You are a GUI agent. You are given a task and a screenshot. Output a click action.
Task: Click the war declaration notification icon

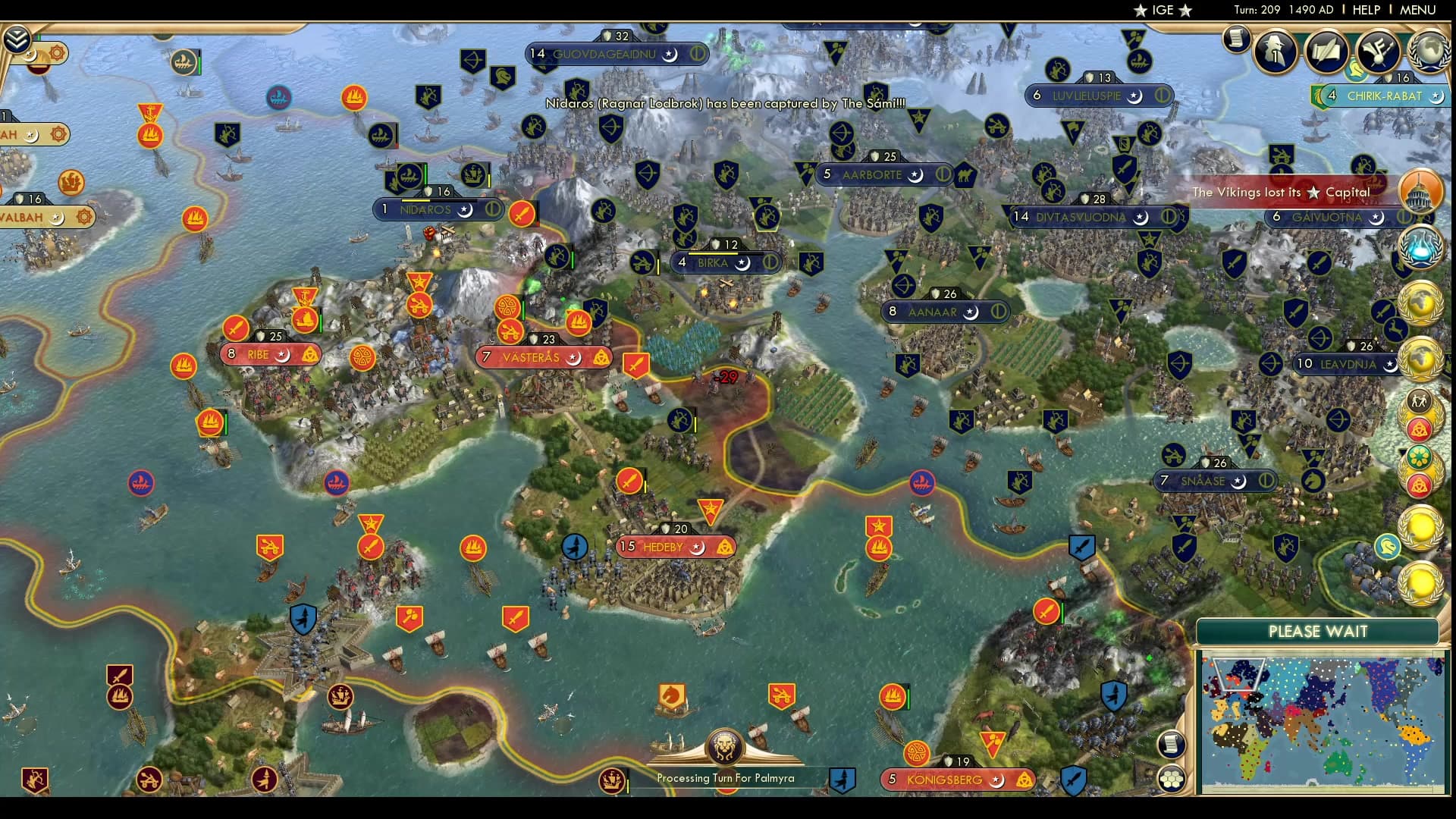point(1421,403)
